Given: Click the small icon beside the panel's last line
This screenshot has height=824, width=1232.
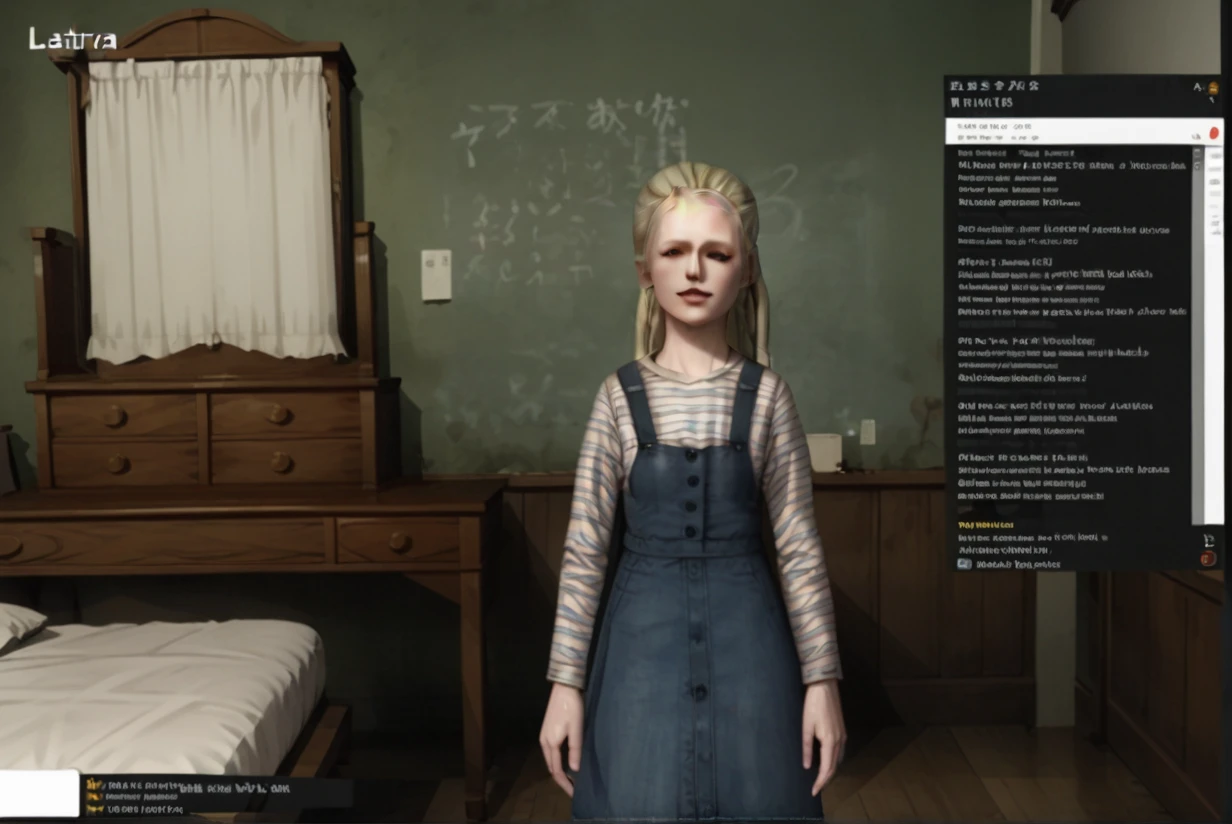Looking at the screenshot, I should click(964, 564).
